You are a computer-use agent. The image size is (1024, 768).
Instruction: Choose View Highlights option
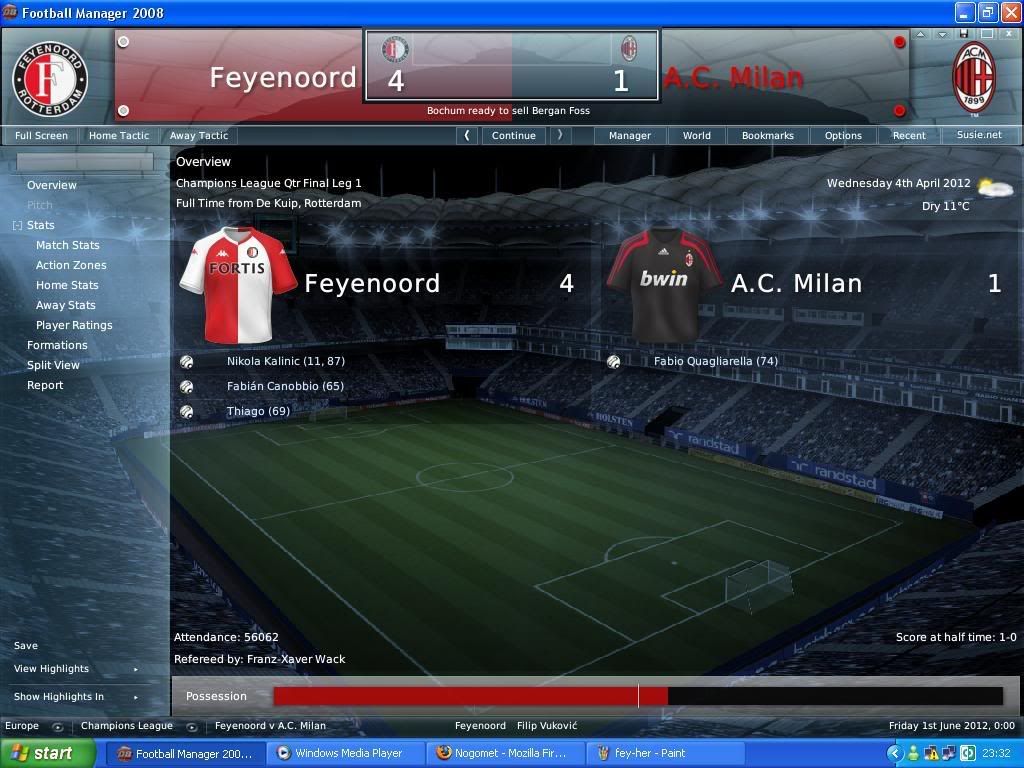[x=51, y=669]
